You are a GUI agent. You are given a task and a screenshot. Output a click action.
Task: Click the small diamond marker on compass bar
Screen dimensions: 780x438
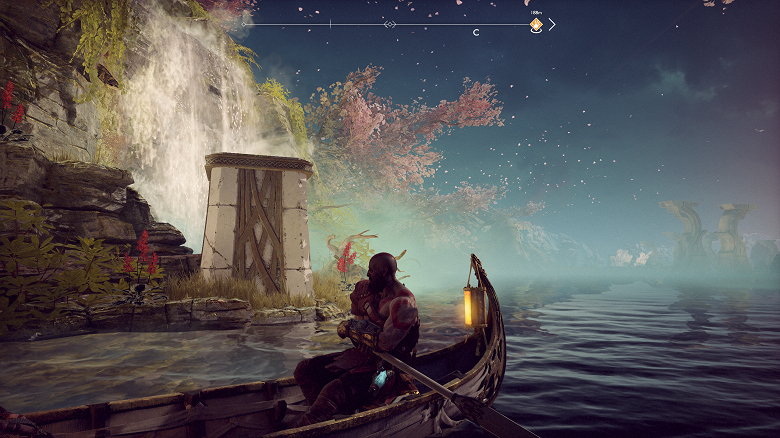[x=390, y=24]
